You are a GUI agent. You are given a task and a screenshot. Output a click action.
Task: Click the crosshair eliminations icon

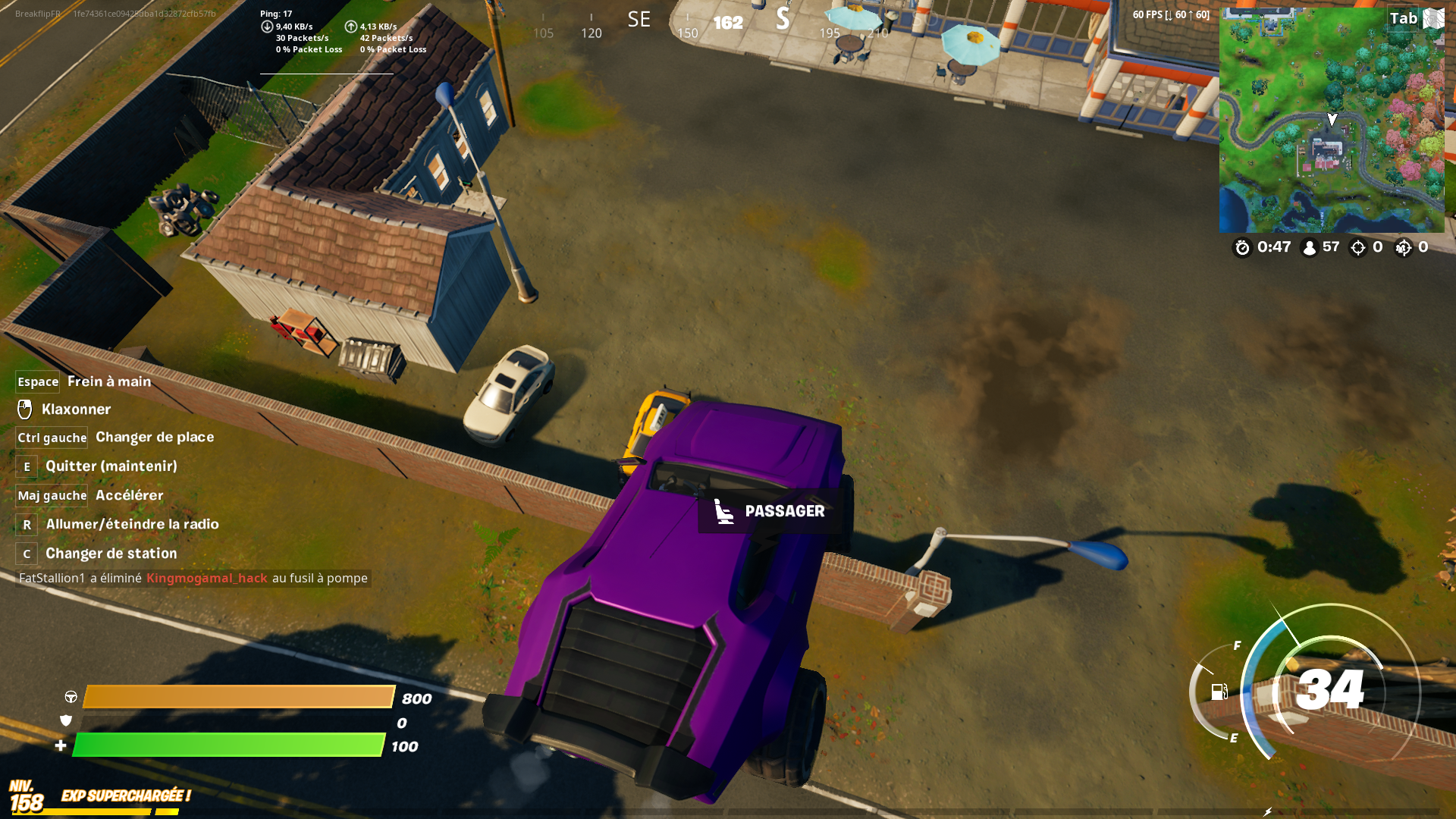[x=1357, y=247]
